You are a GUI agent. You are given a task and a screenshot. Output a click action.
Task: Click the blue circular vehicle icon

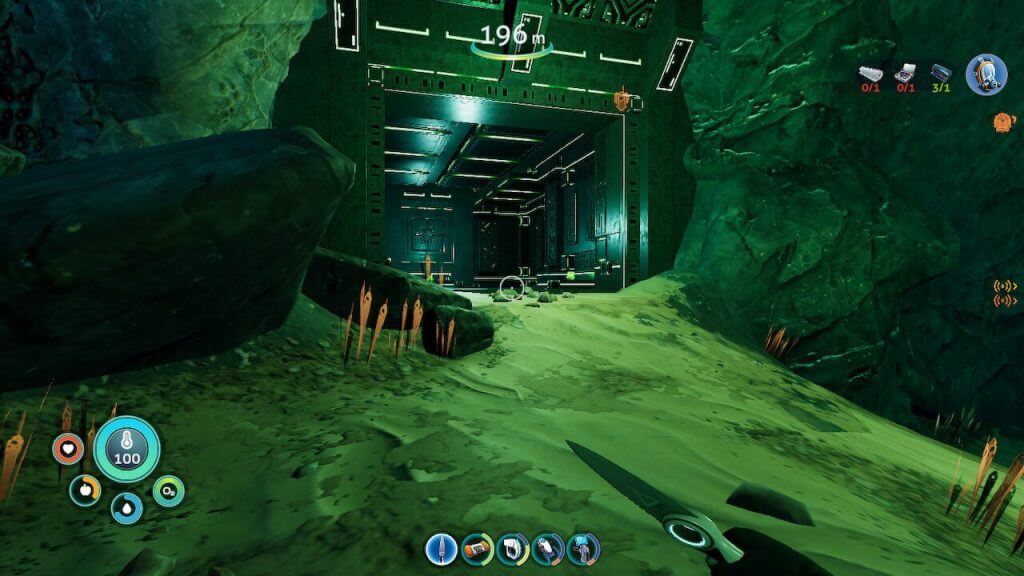click(x=985, y=74)
